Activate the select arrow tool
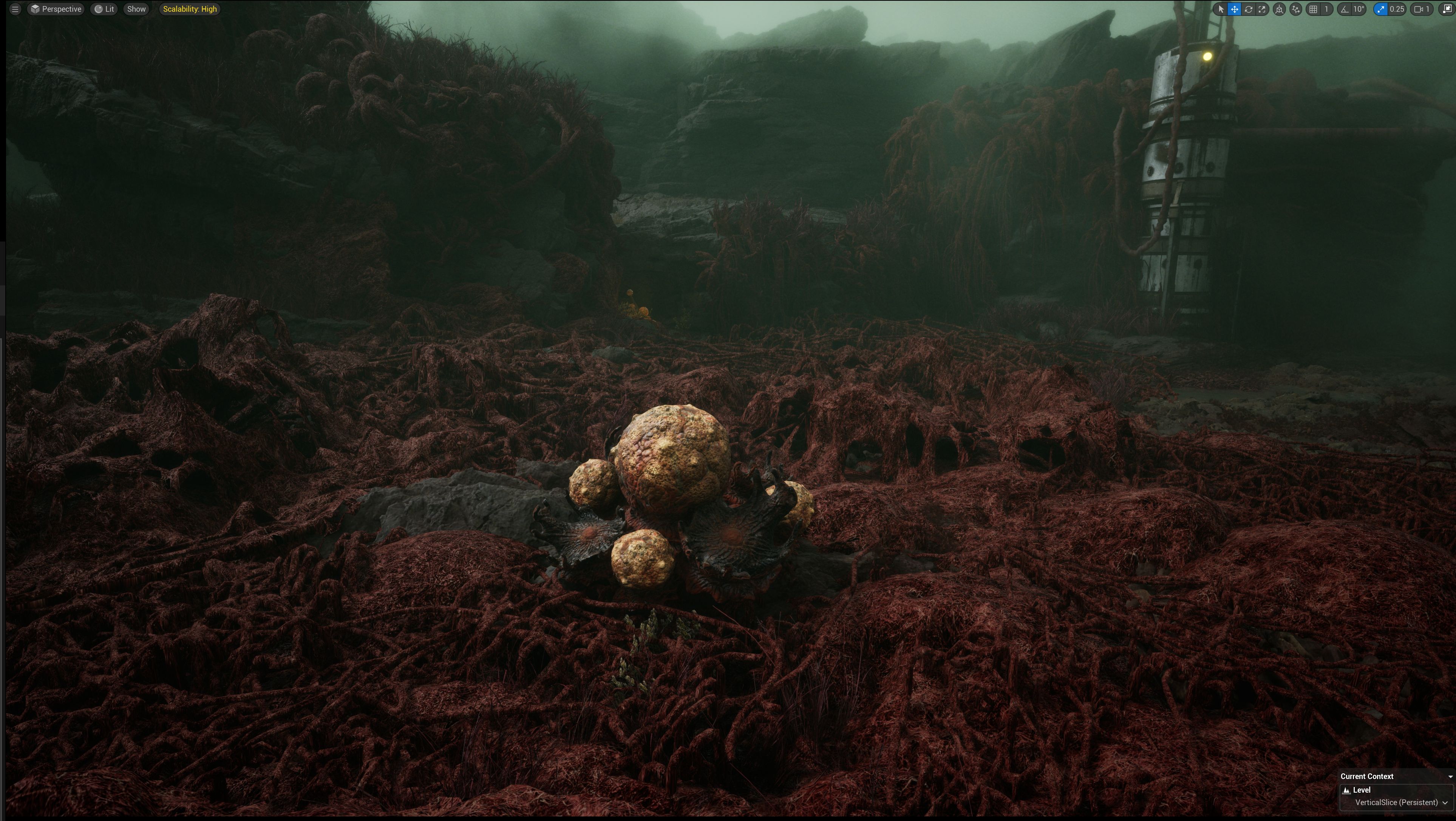 (1221, 9)
